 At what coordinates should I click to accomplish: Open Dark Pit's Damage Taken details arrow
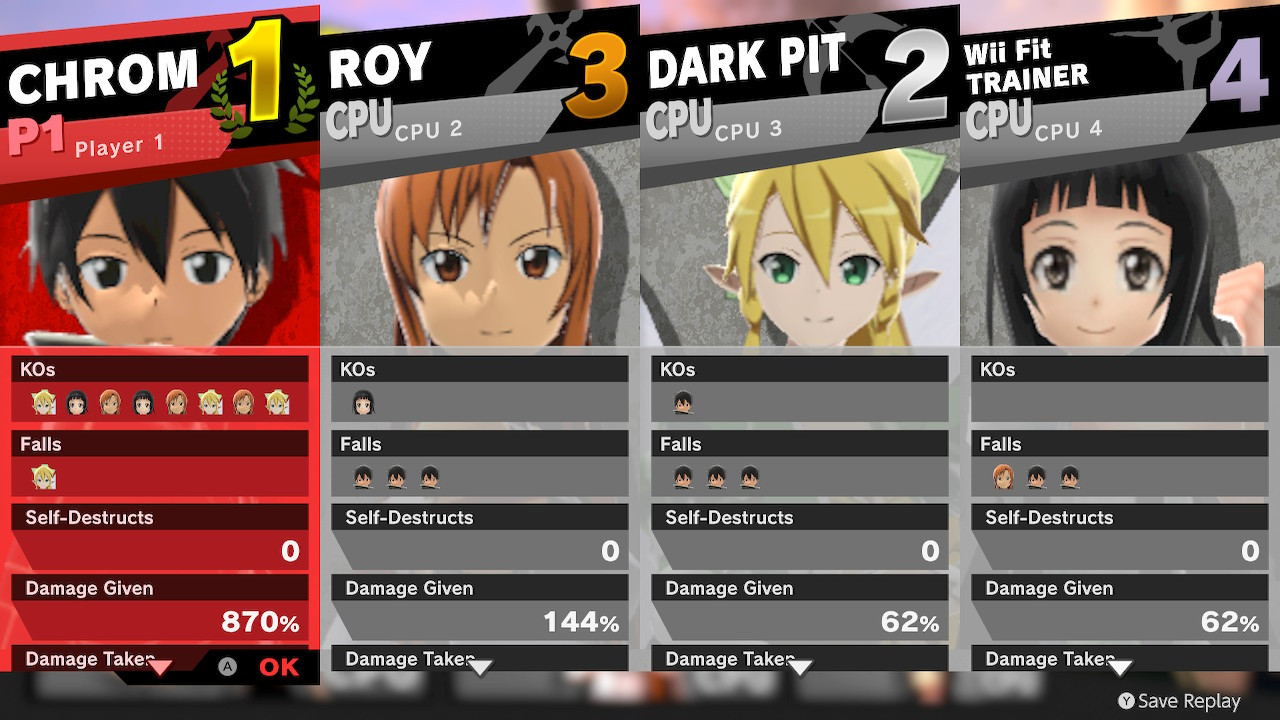800,666
